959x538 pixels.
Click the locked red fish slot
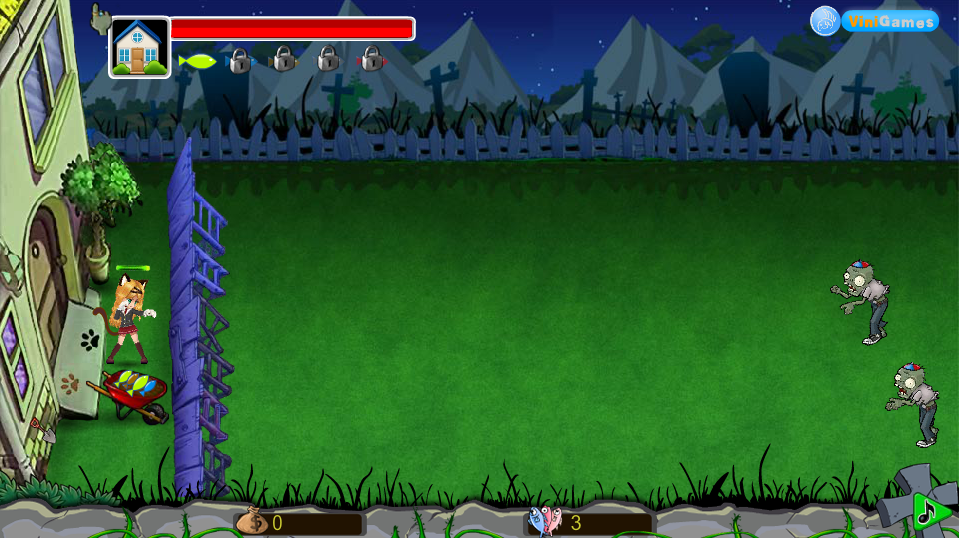click(x=372, y=59)
